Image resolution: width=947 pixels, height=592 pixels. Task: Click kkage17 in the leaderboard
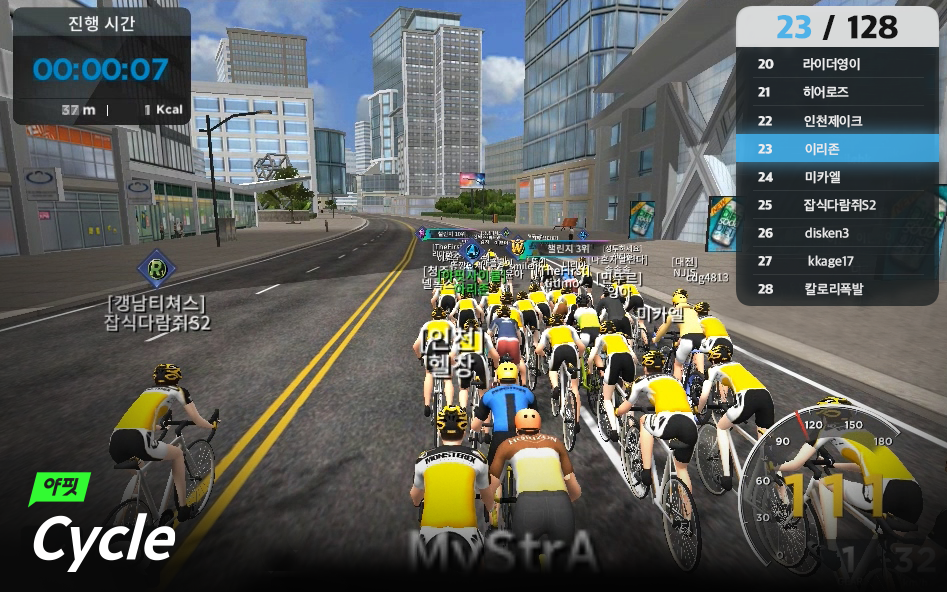click(x=837, y=261)
